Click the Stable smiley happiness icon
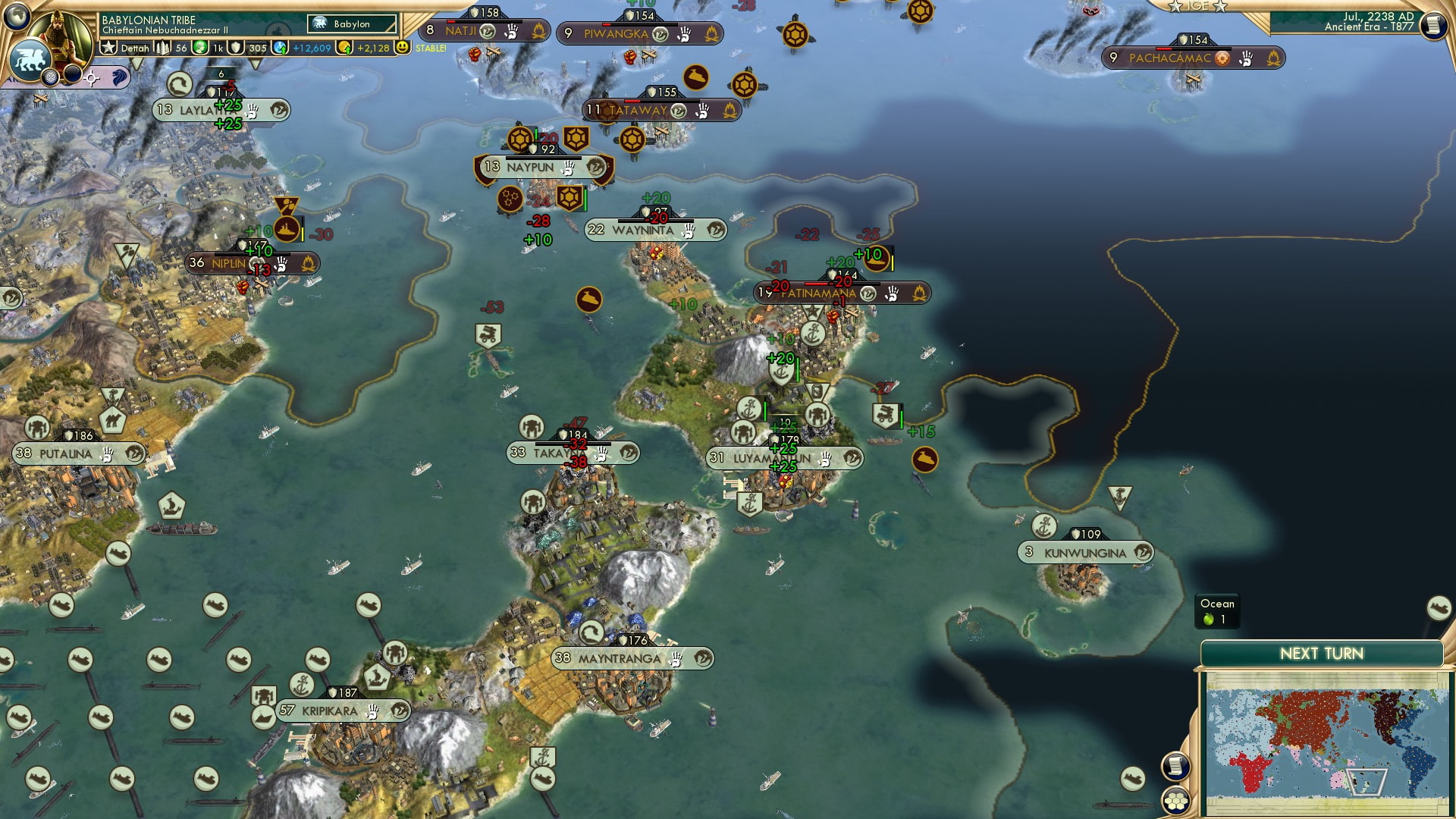The image size is (1456, 819). coord(403,47)
